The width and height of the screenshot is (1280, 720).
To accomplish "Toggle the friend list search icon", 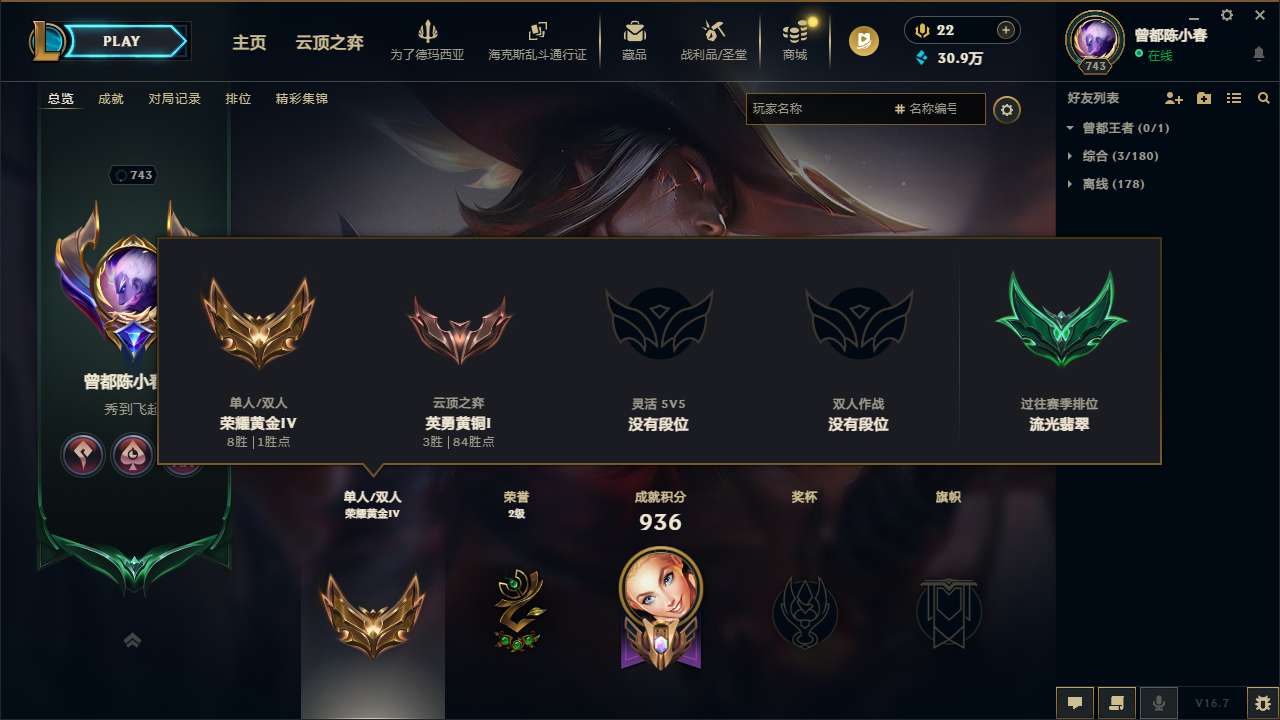I will click(x=1264, y=98).
